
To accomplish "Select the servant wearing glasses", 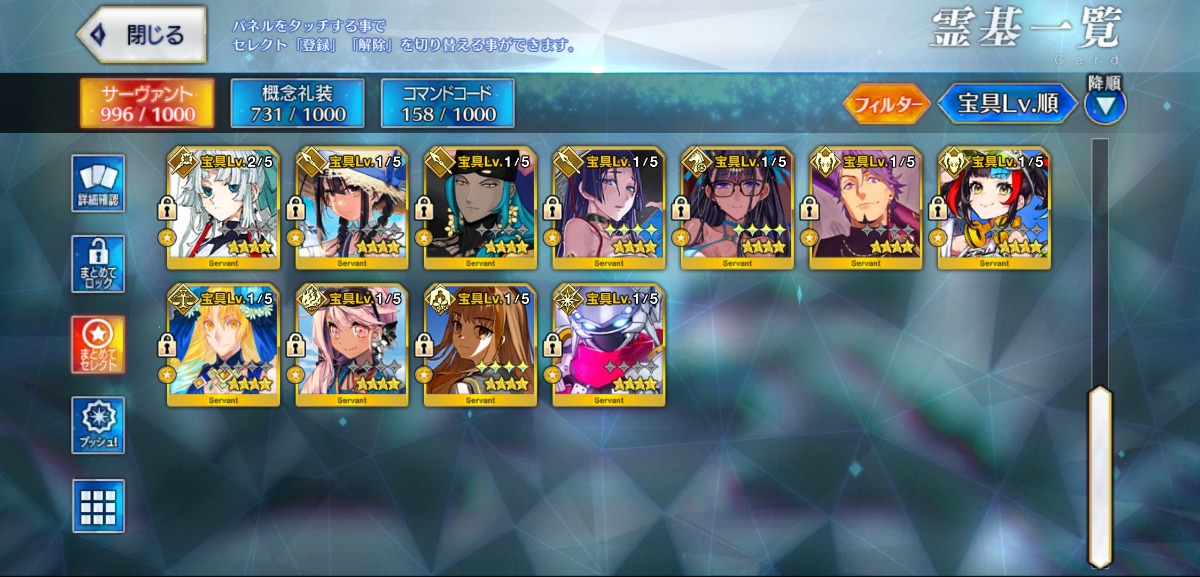I will coord(737,208).
